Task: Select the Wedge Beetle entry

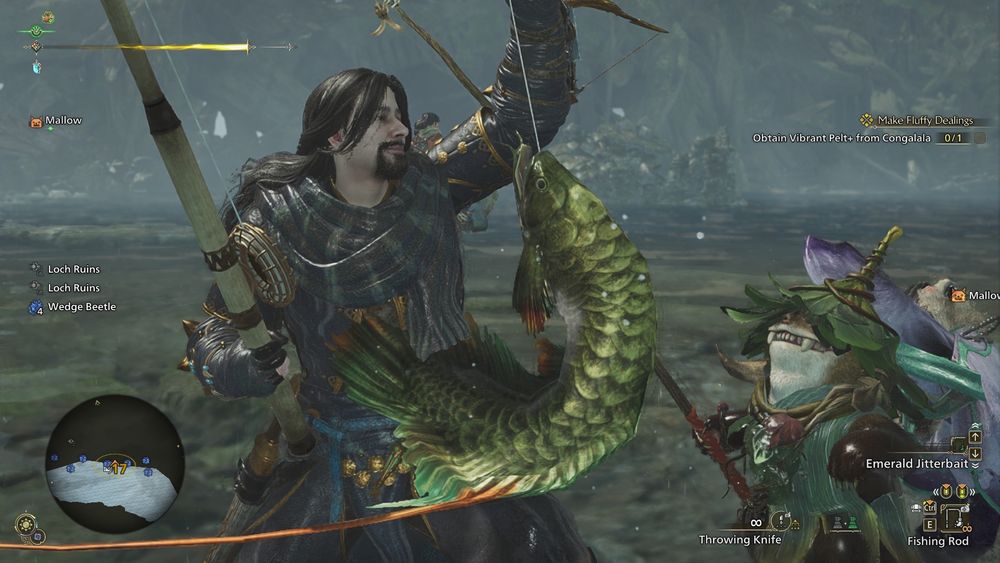Action: [x=82, y=307]
